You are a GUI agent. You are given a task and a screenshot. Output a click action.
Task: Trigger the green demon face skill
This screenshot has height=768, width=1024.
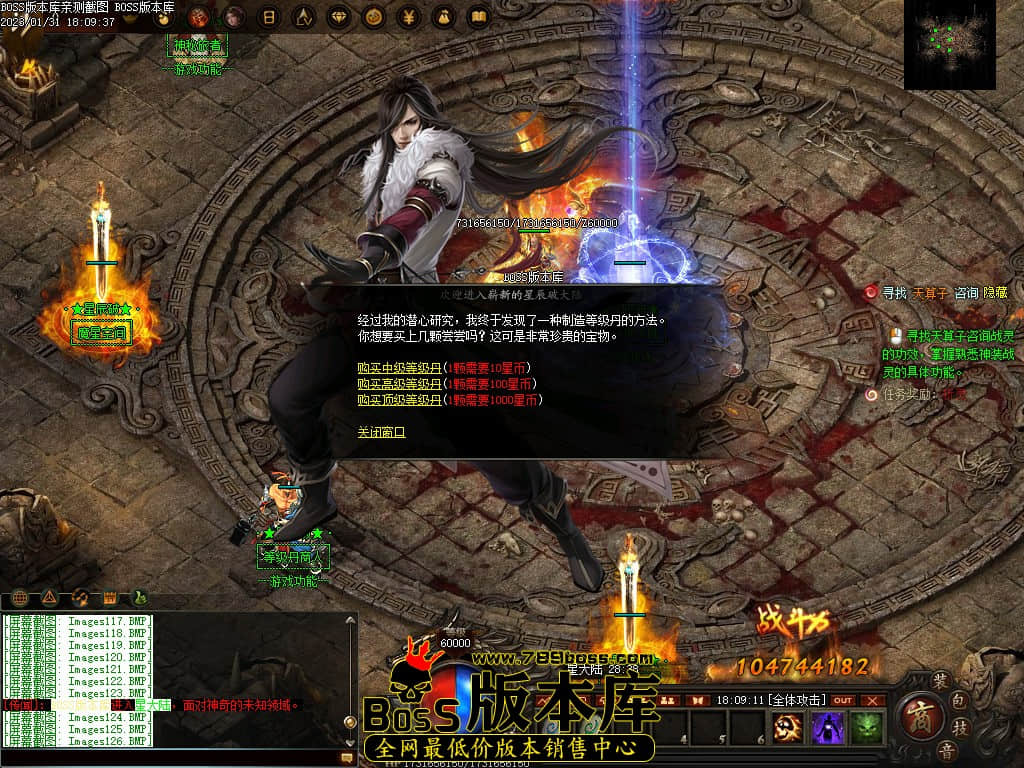click(866, 727)
